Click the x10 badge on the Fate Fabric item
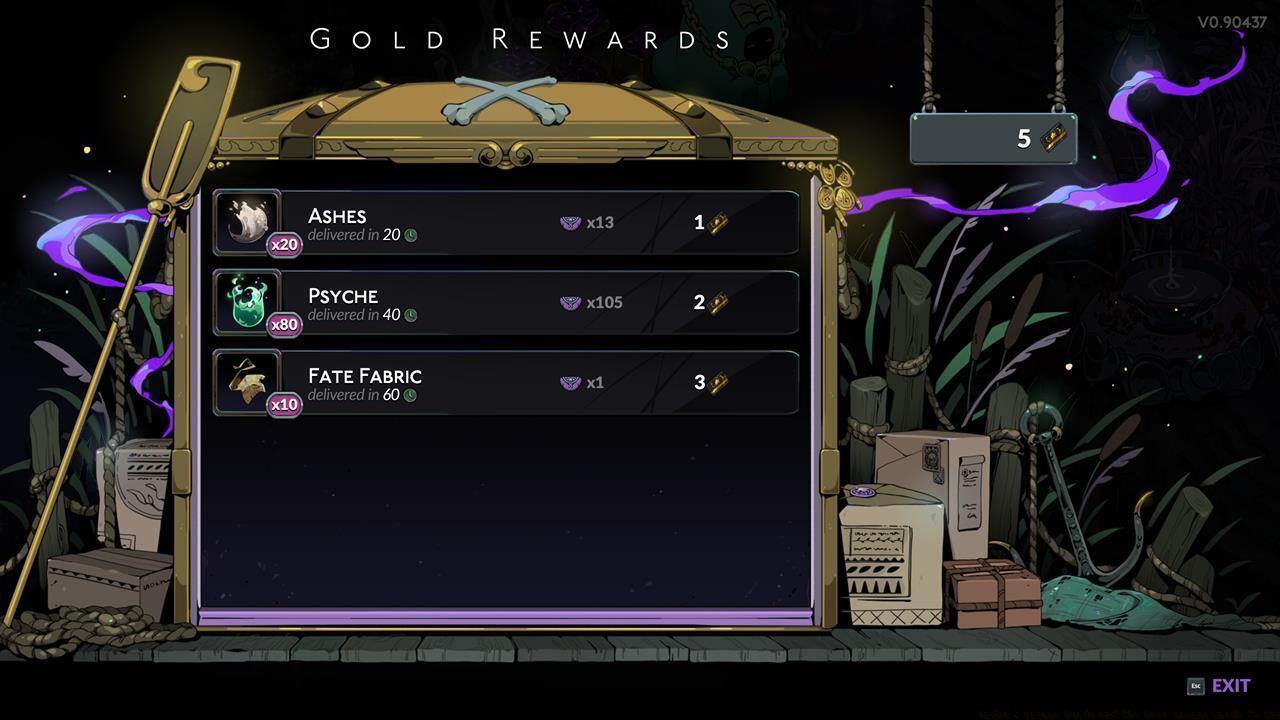Image resolution: width=1280 pixels, height=720 pixels. point(283,404)
